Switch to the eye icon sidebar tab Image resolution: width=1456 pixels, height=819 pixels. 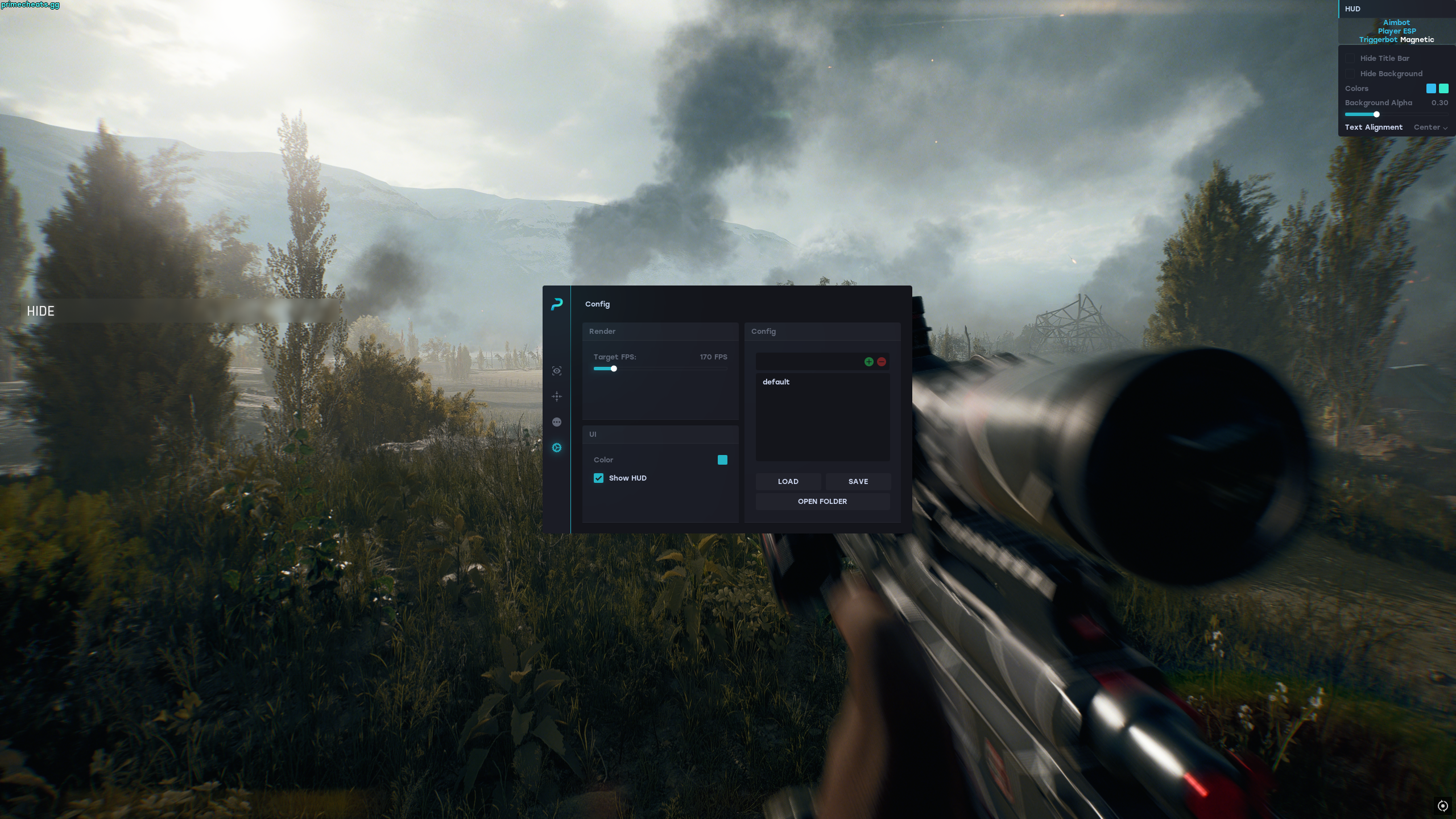[557, 371]
